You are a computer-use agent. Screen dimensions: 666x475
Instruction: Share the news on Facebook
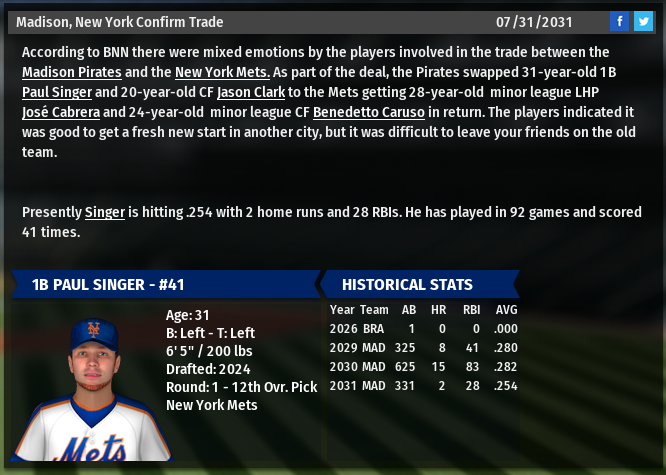pos(619,22)
